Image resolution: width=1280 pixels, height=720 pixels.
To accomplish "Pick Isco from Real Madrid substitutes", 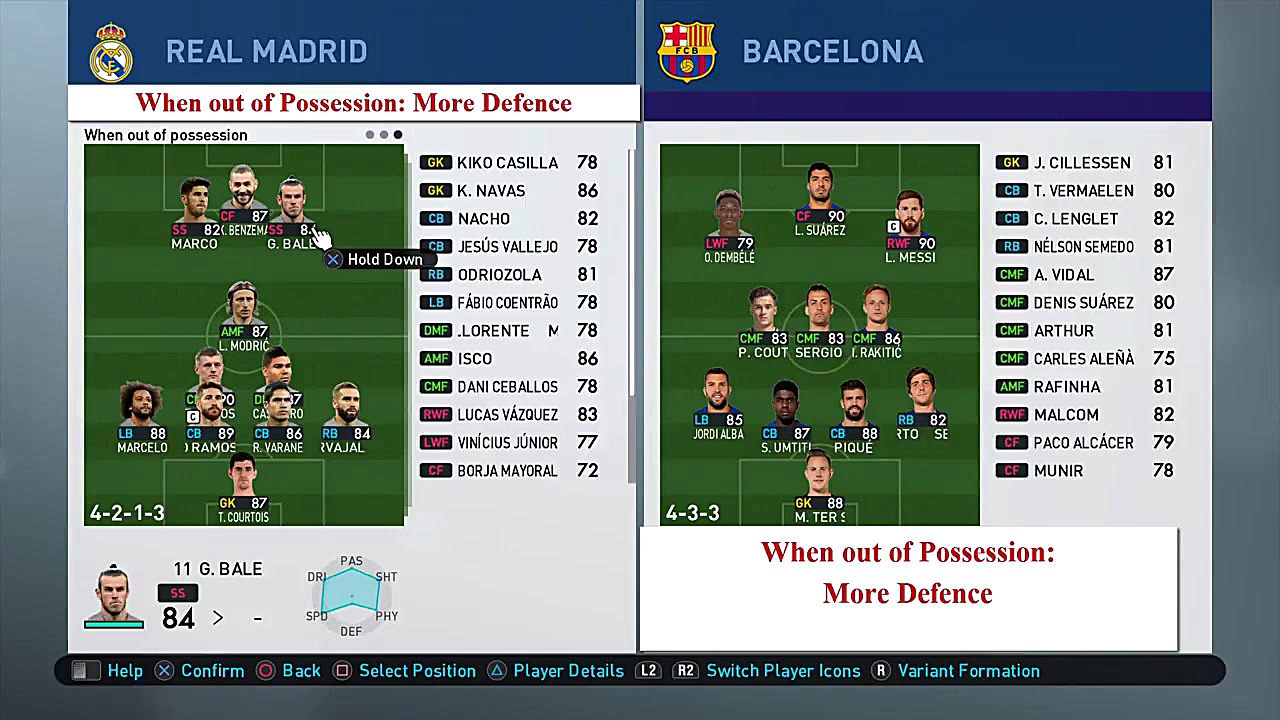I will [x=475, y=359].
